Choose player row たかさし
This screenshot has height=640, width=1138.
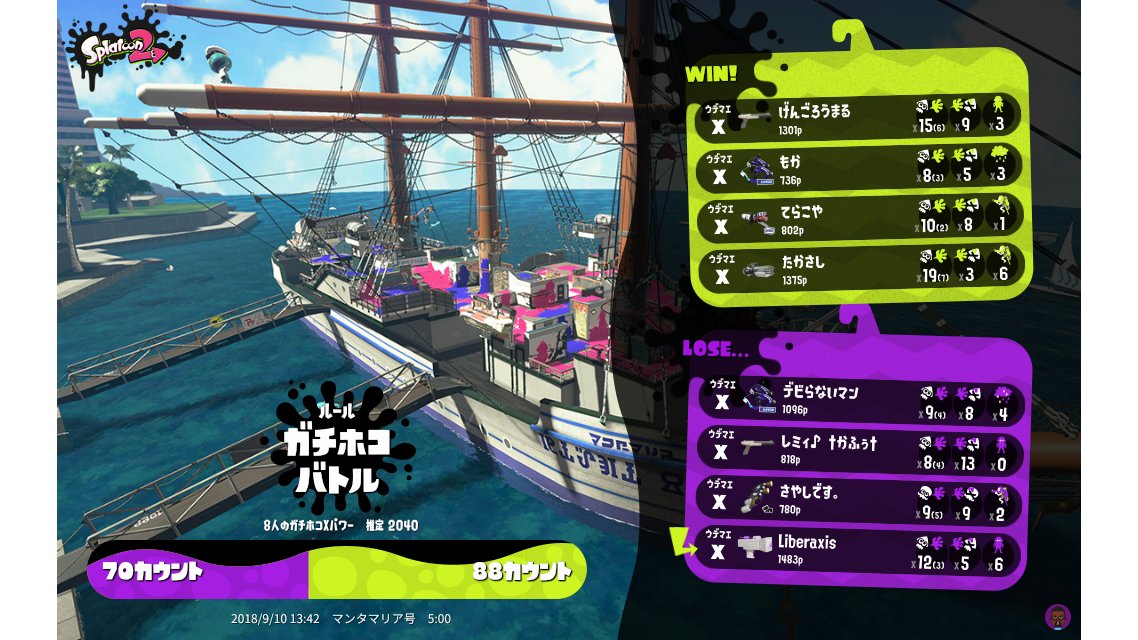(x=858, y=268)
